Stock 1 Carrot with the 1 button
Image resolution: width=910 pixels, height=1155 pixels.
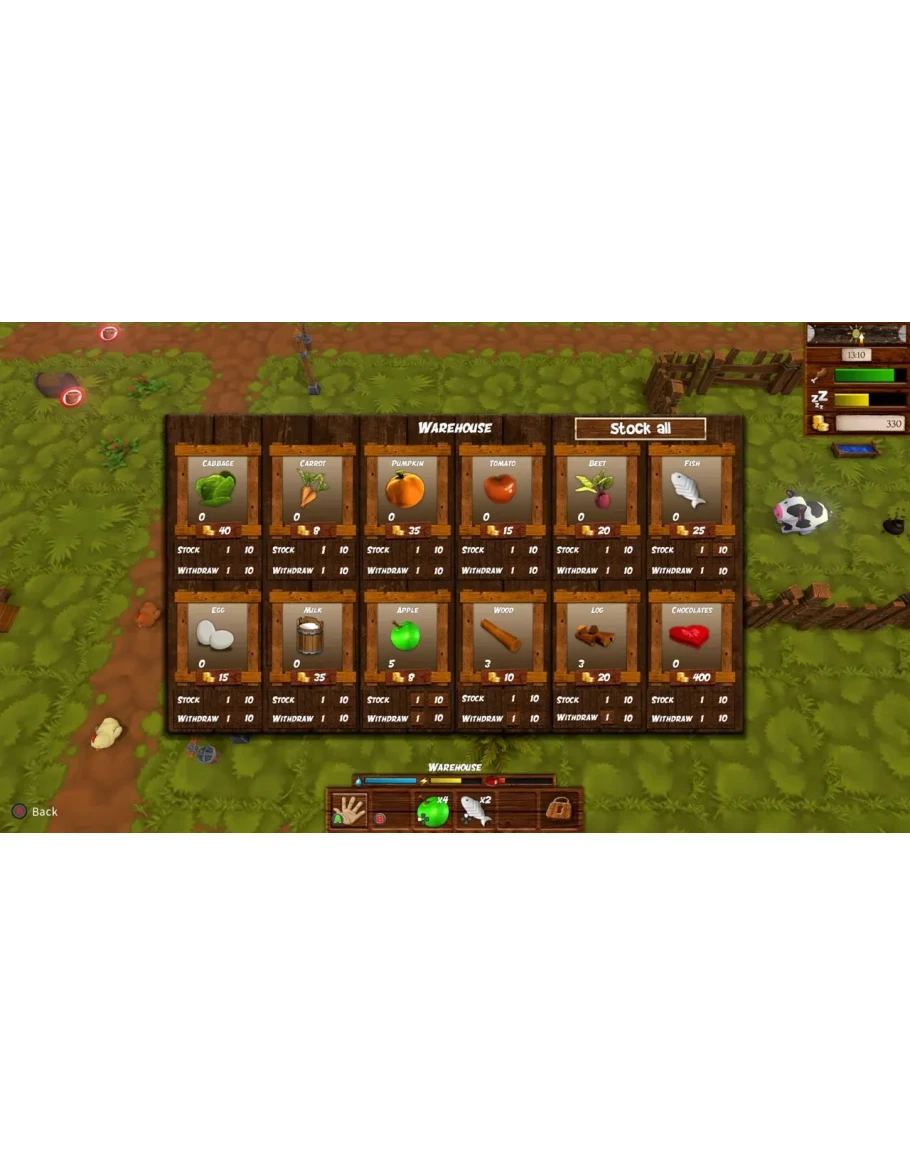point(323,550)
